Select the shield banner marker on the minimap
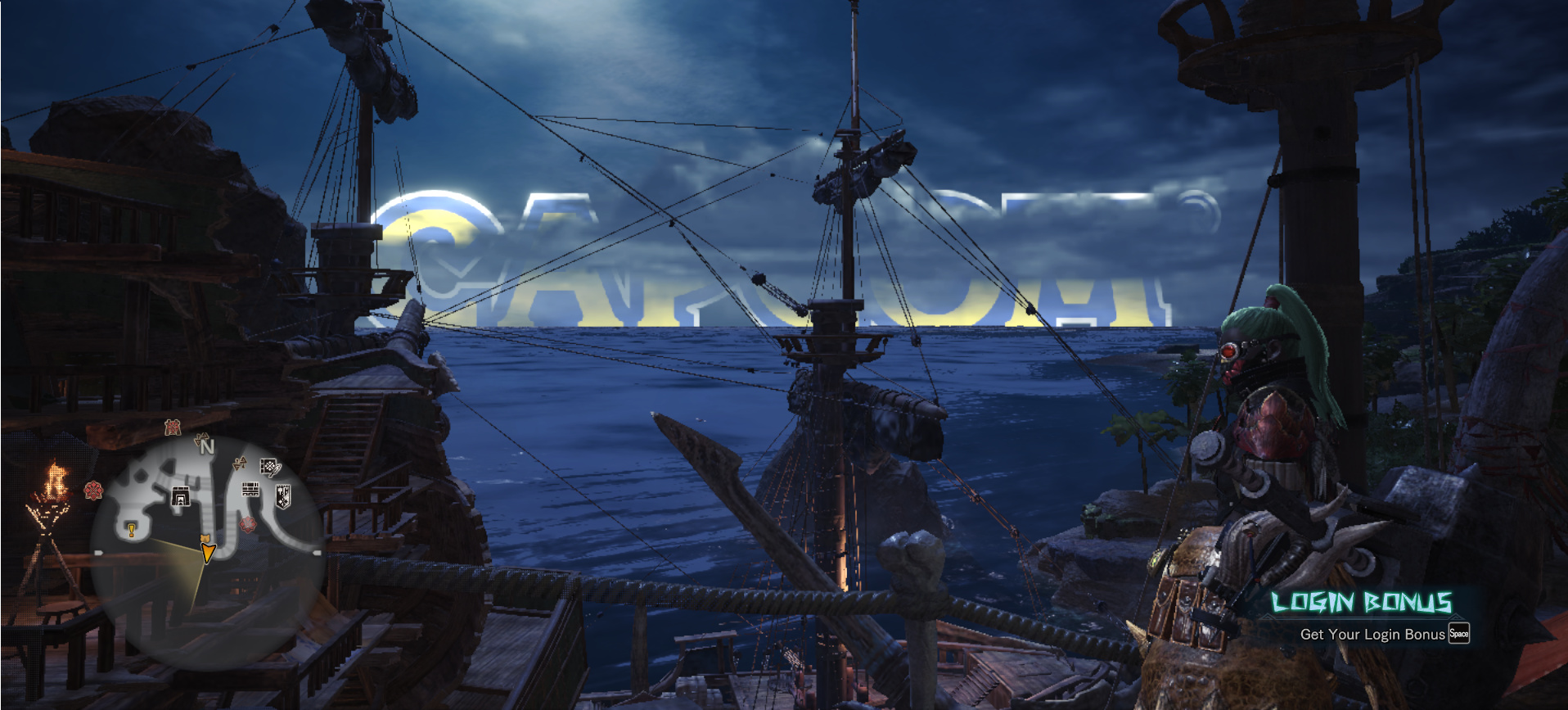 [x=283, y=496]
